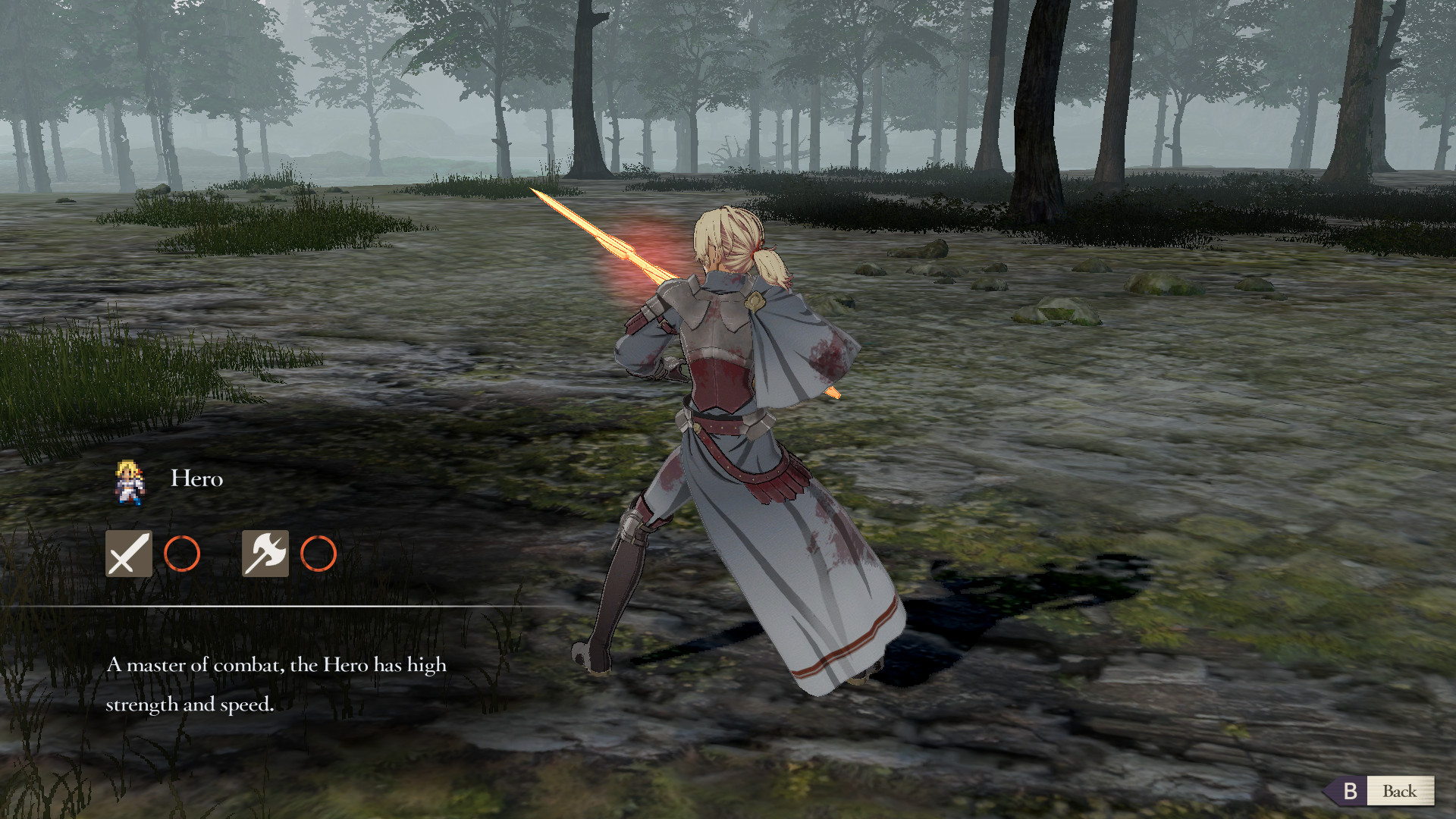Tap the sword icon beside the first rank circle

coord(127,553)
